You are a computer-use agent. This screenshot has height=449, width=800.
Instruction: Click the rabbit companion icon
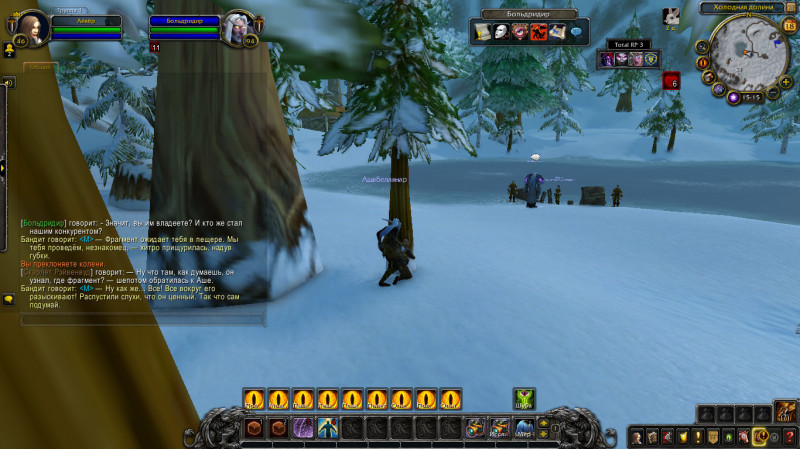click(673, 16)
